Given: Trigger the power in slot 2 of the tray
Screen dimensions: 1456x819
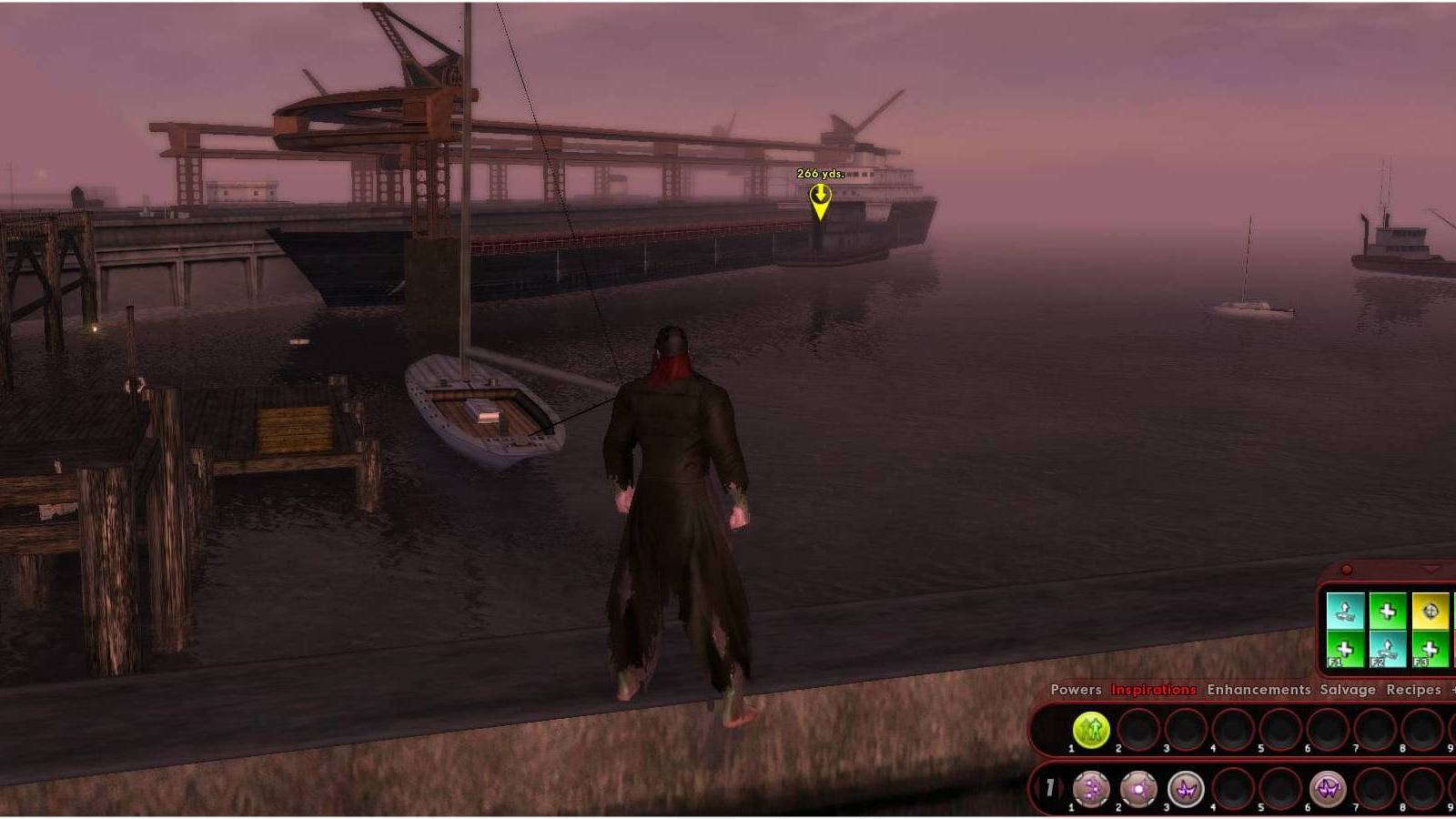Looking at the screenshot, I should pyautogui.click(x=1137, y=788).
